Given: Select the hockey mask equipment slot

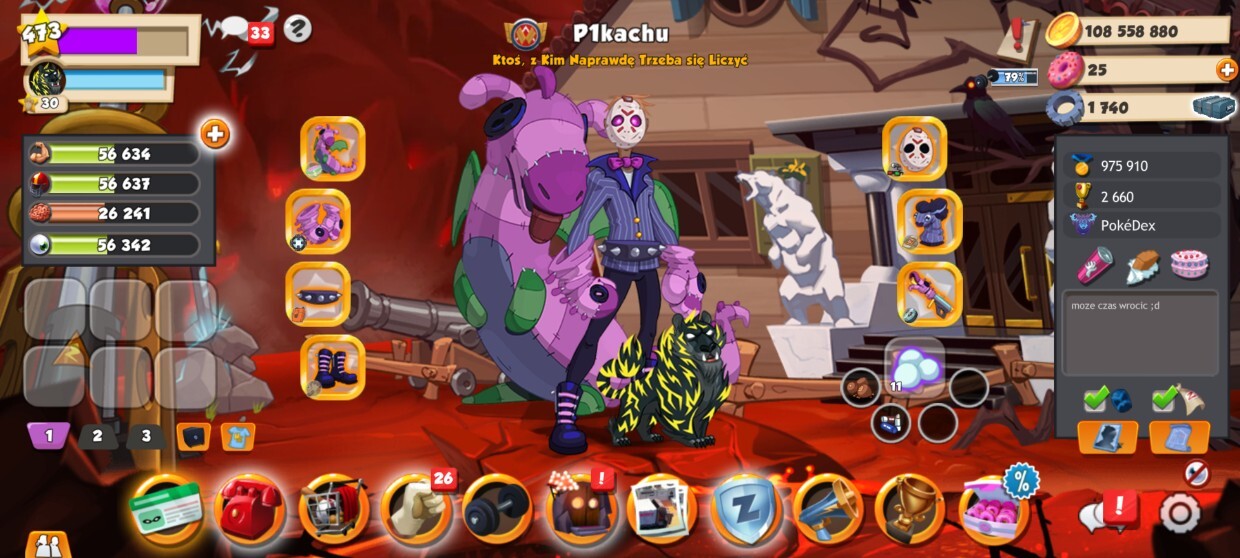Looking at the screenshot, I should (914, 149).
